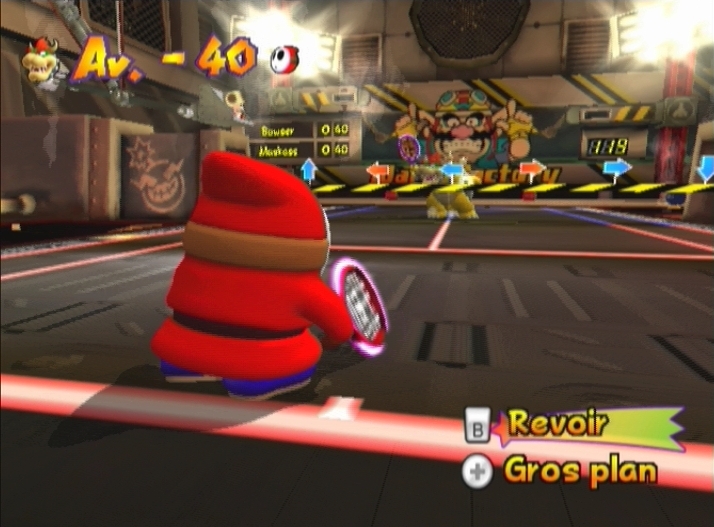Click Bowser's portrait icon in the score display

point(42,61)
